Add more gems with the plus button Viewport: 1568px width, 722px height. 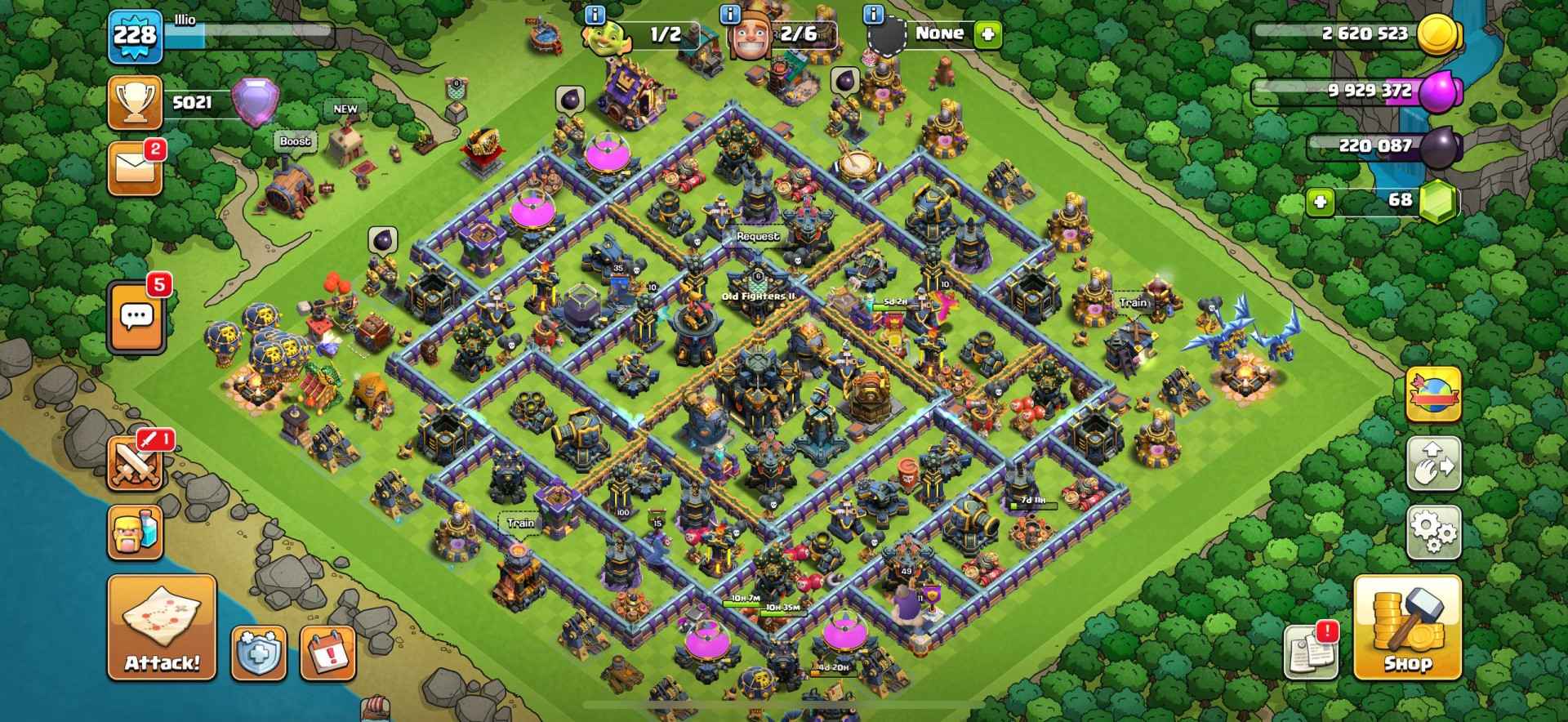tap(1318, 201)
